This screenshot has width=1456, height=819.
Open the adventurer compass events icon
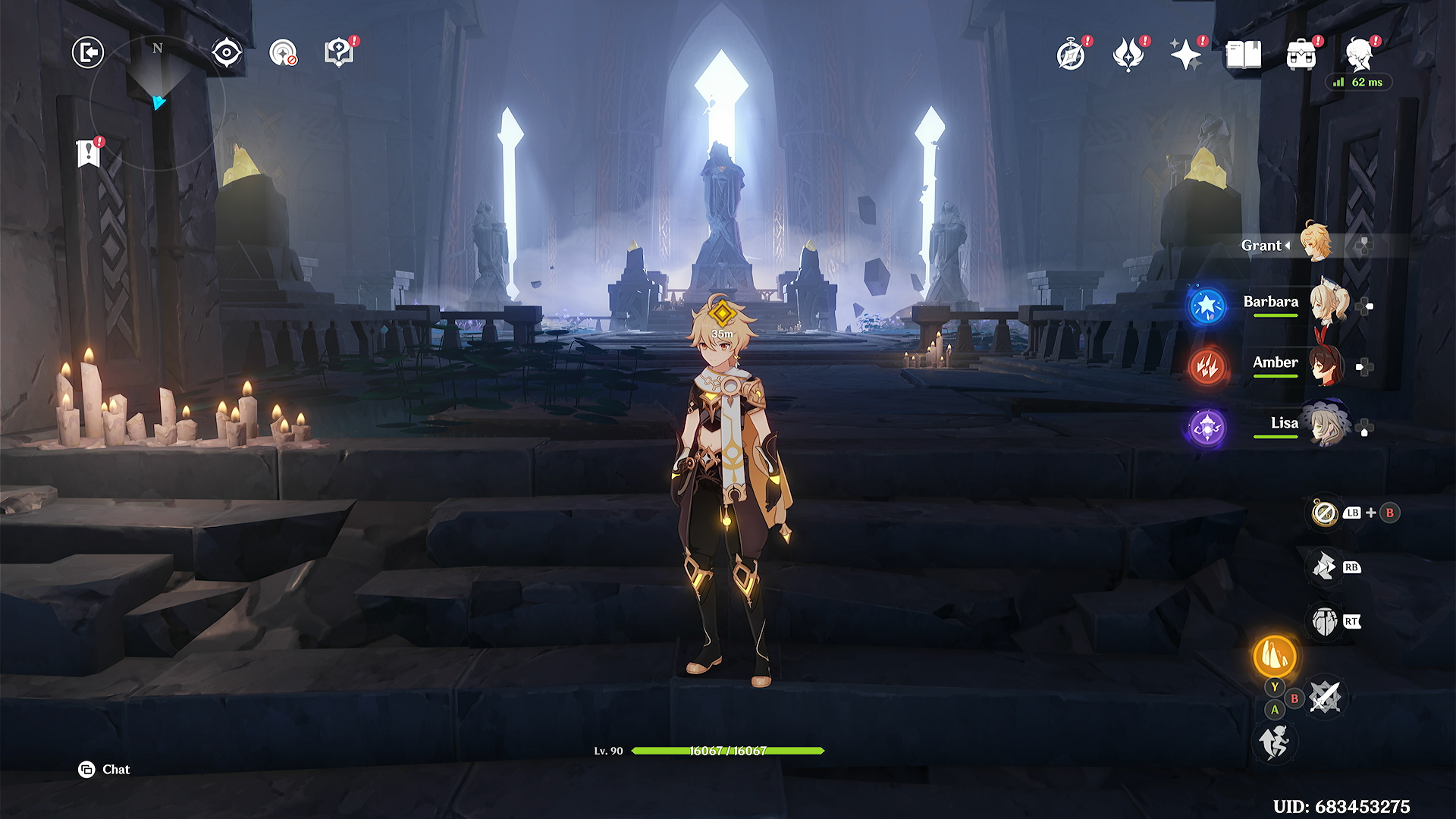[1071, 55]
